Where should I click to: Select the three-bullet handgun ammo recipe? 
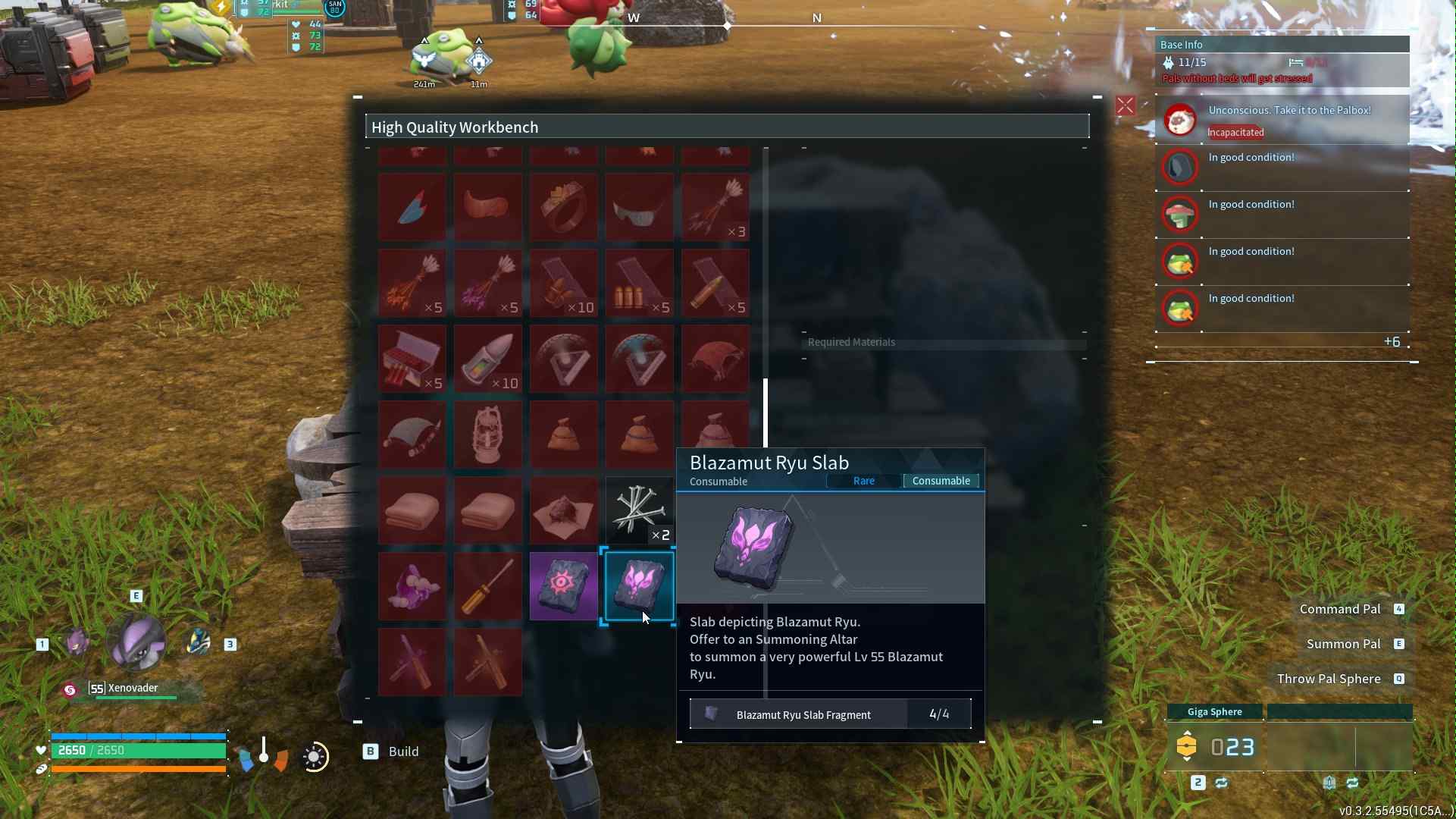[640, 283]
